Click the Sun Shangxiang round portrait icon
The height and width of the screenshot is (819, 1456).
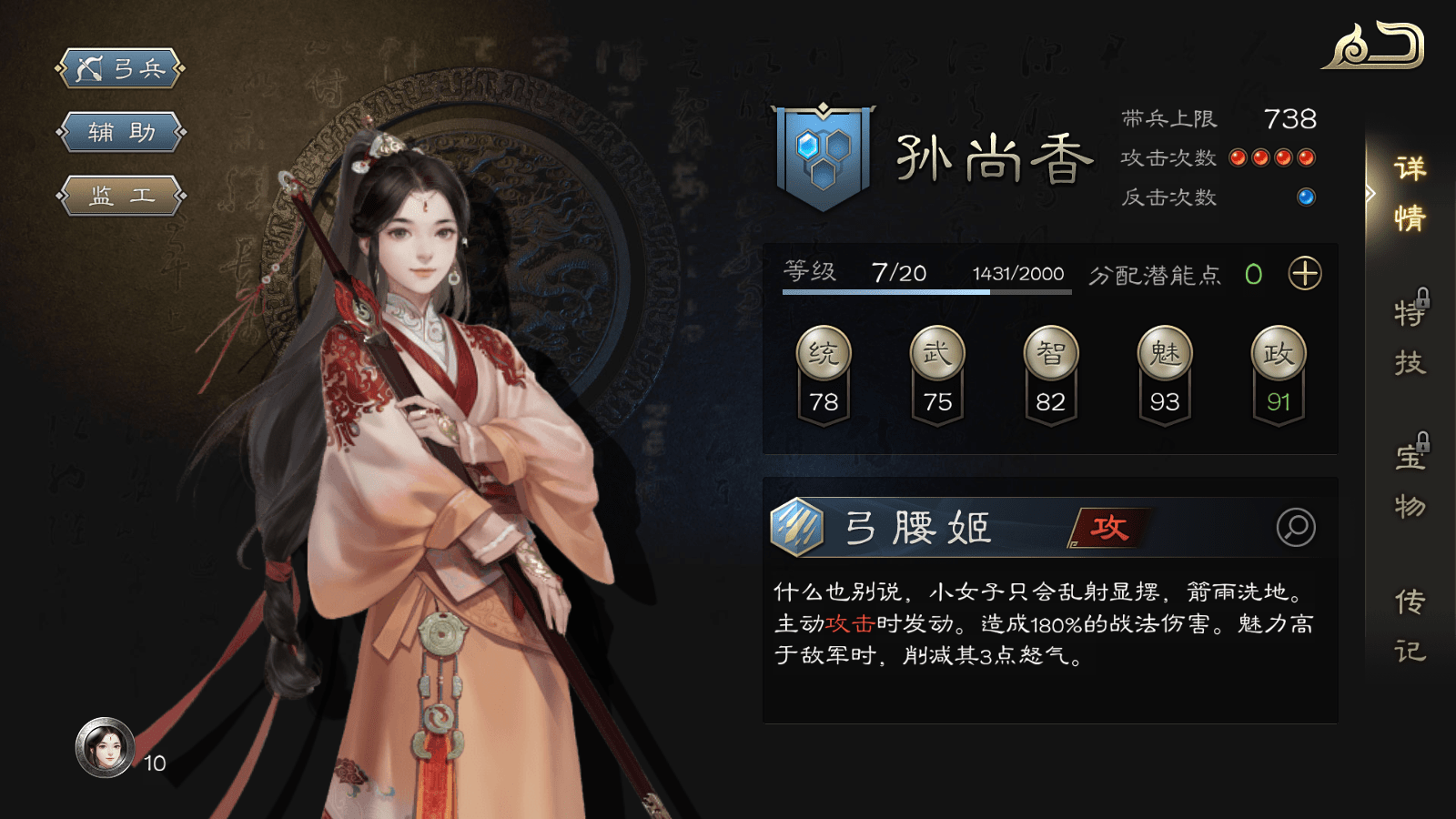pyautogui.click(x=106, y=748)
